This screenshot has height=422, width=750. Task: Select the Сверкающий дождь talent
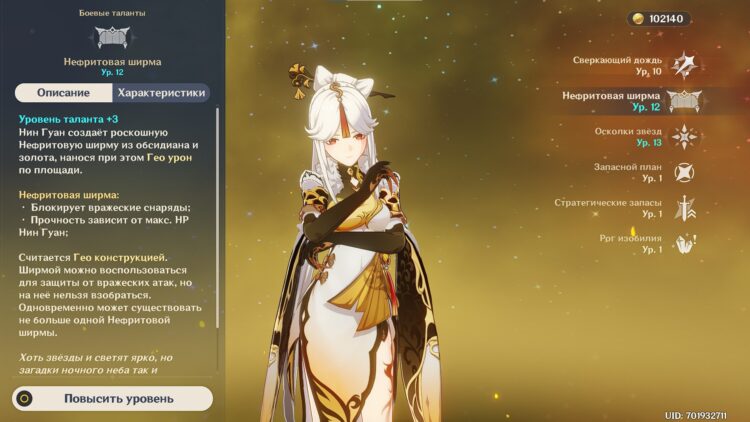pos(683,65)
